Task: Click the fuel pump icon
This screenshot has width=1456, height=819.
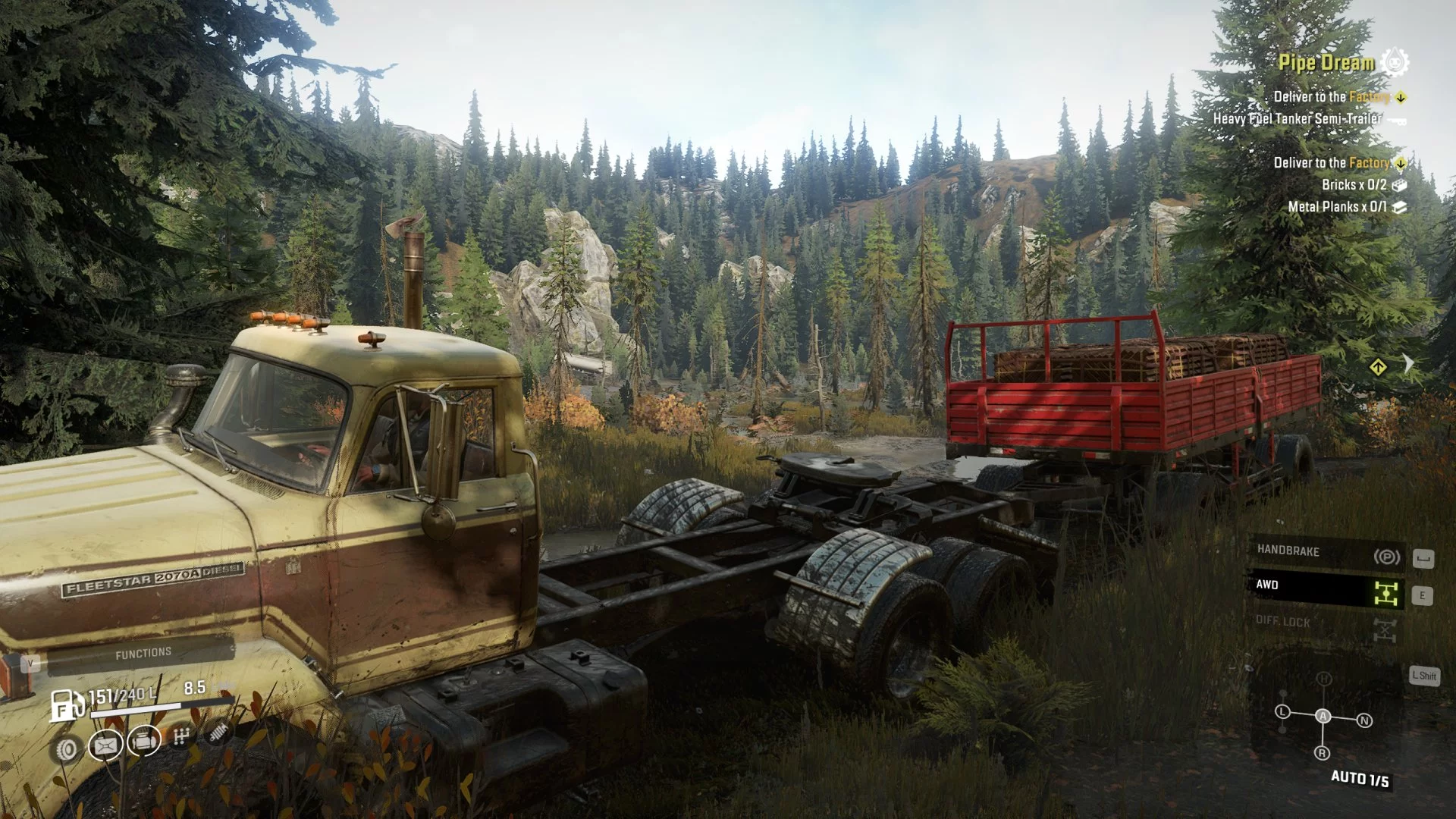Action: [67, 704]
